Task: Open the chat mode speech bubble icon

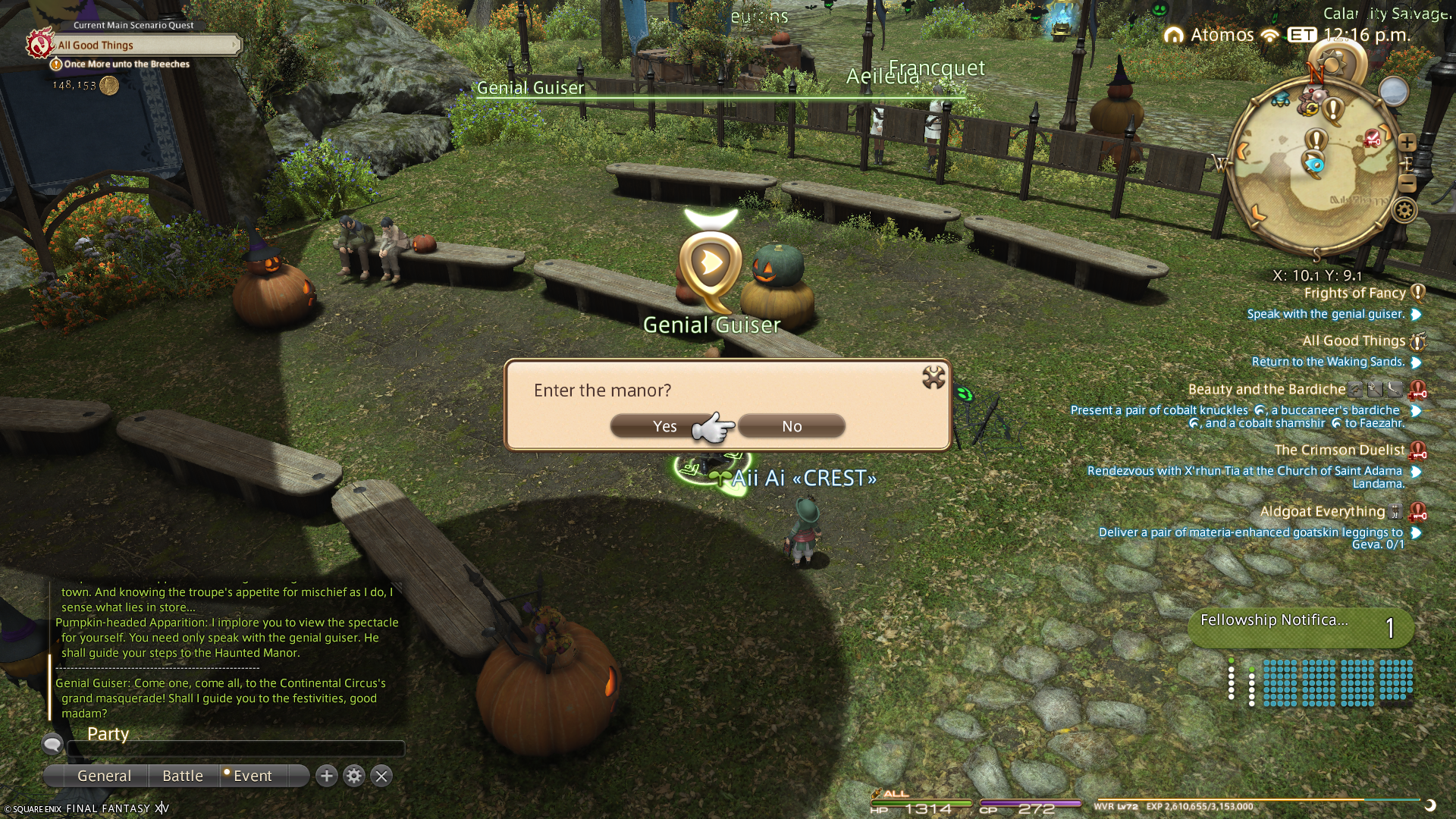Action: click(52, 744)
